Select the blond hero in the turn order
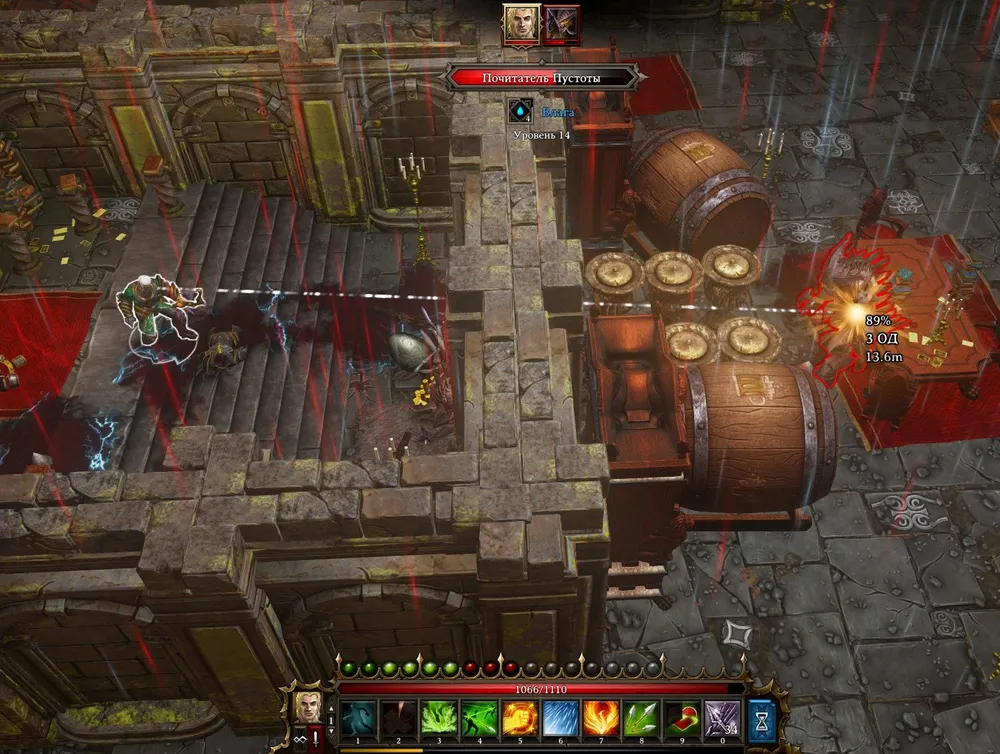The image size is (1000, 754). click(521, 23)
